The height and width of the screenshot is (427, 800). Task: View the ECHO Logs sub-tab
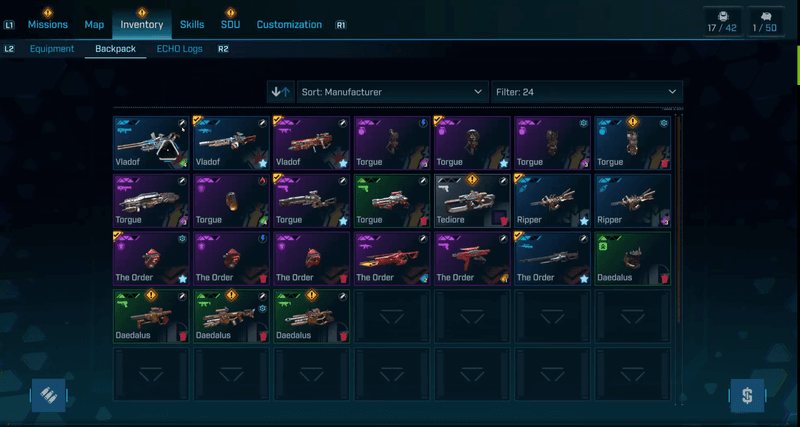(178, 48)
